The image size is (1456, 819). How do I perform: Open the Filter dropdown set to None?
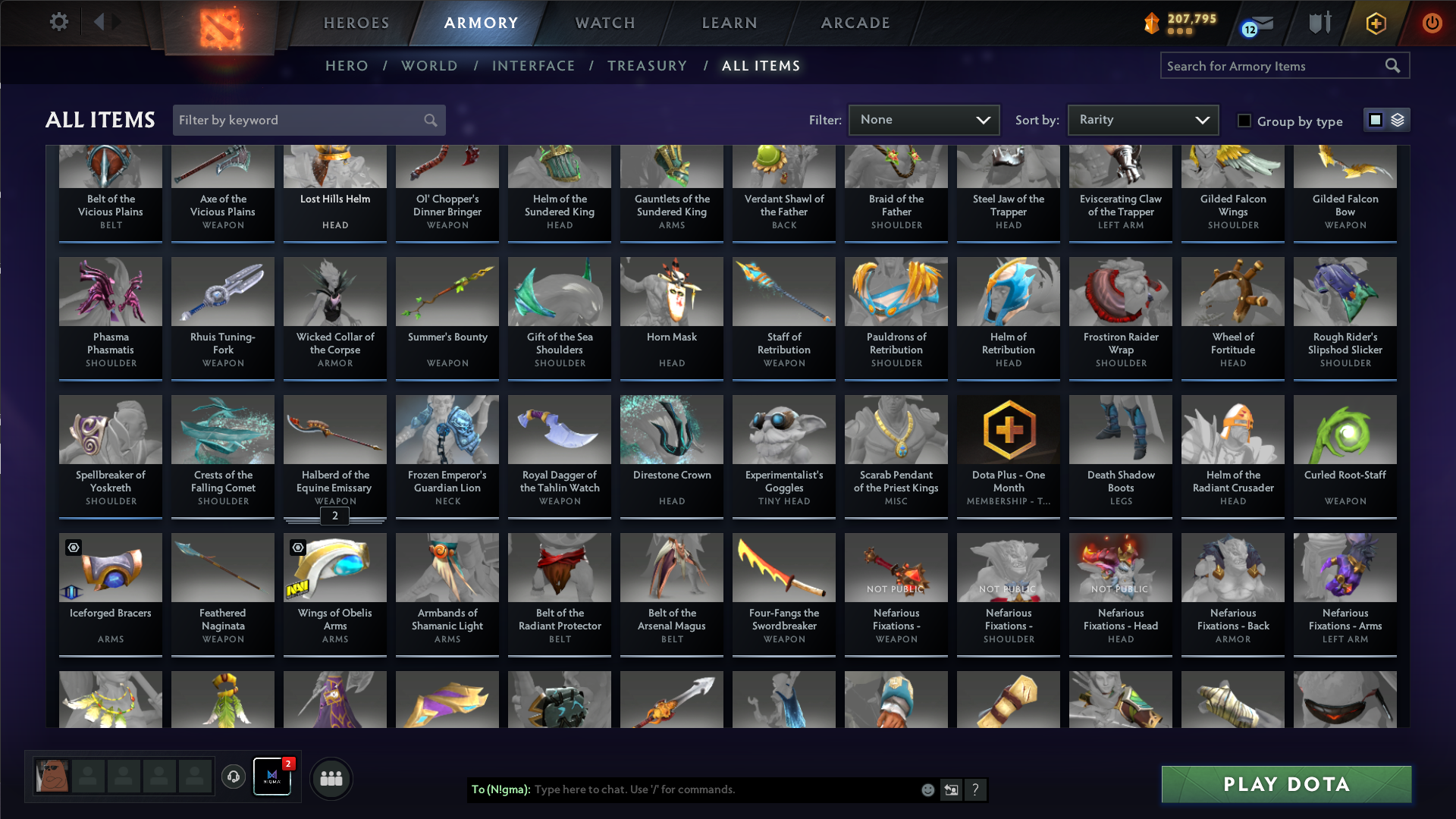click(x=924, y=120)
